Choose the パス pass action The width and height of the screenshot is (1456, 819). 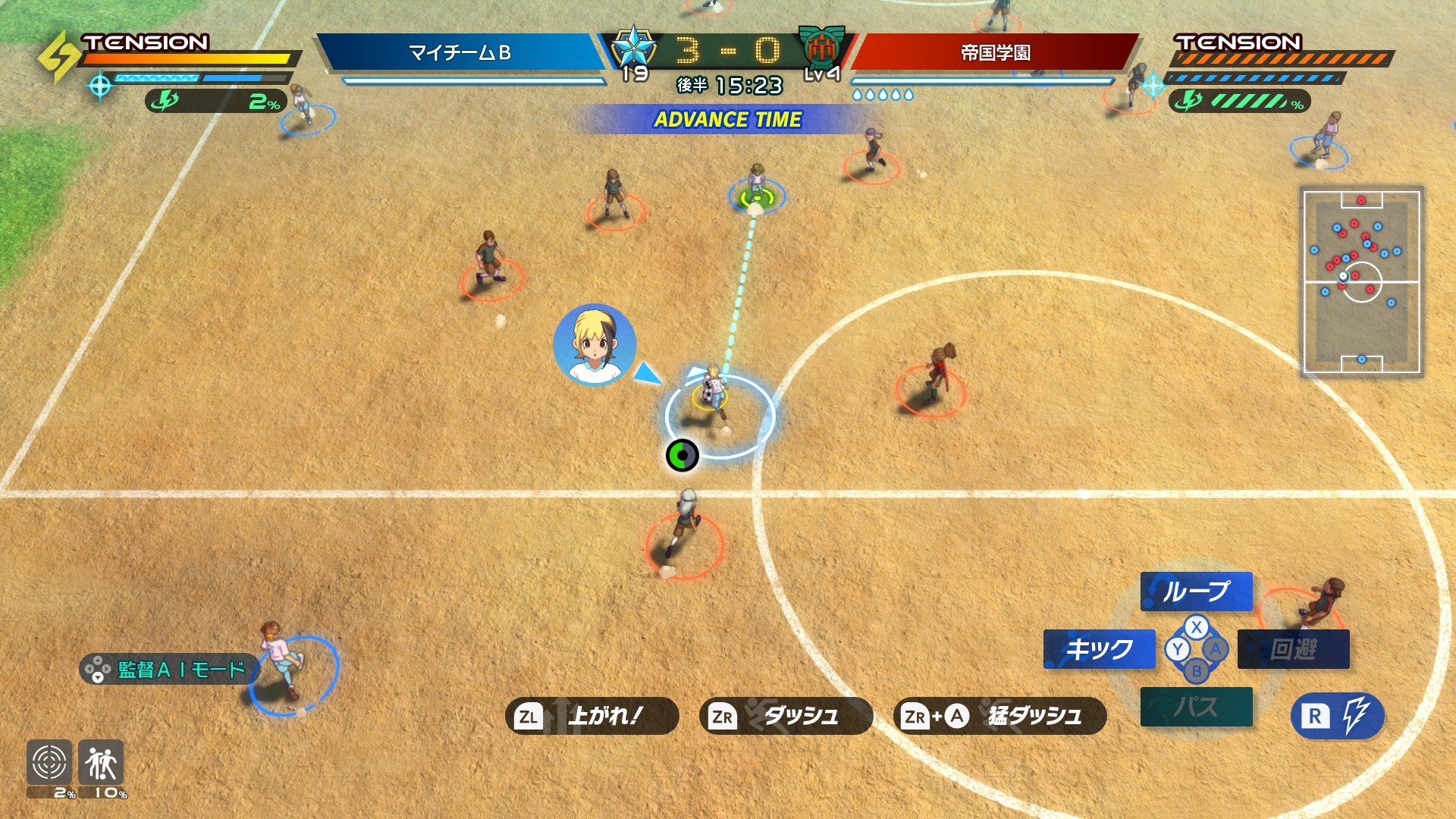click(x=1196, y=707)
